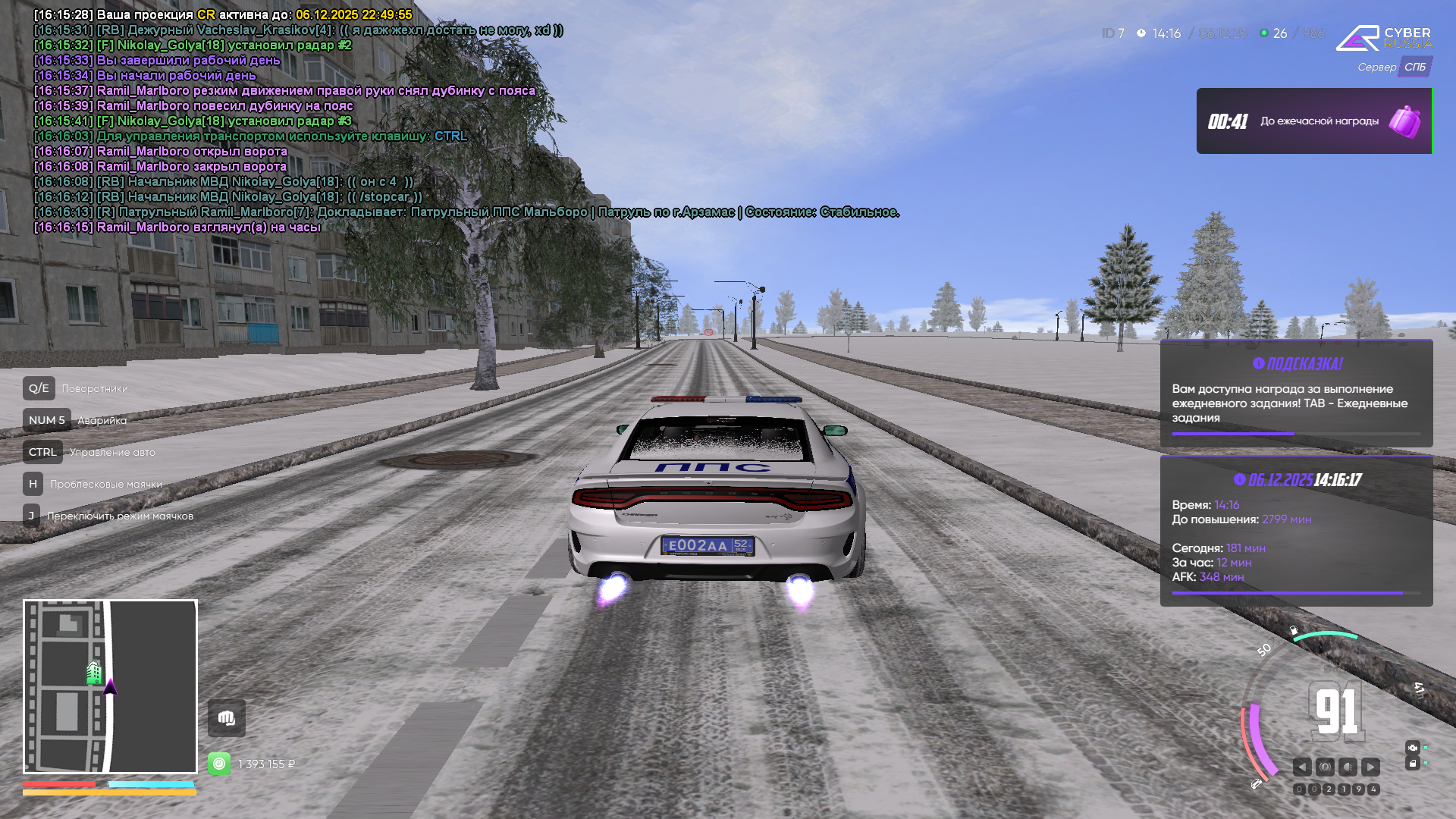Select the fist weapon slot
Image resolution: width=1456 pixels, height=819 pixels.
(x=227, y=718)
